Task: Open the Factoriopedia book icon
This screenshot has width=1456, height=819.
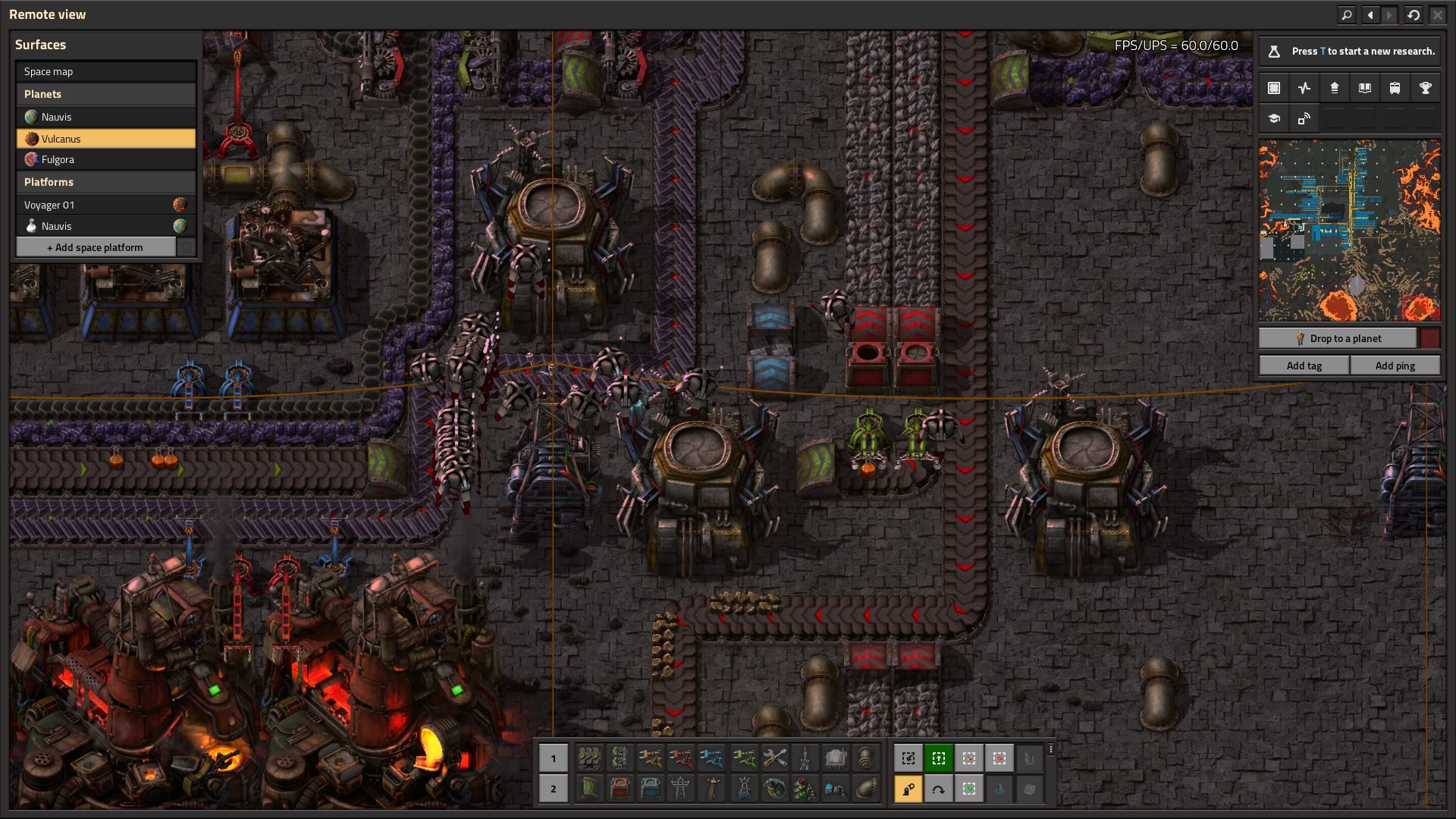Action: click(x=1364, y=88)
